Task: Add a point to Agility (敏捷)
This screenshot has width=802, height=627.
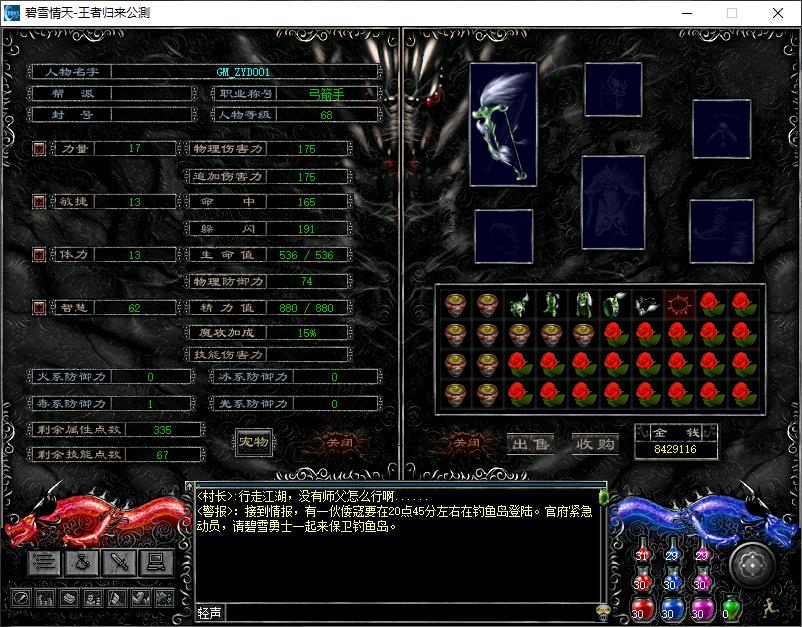Action: pyautogui.click(x=39, y=202)
